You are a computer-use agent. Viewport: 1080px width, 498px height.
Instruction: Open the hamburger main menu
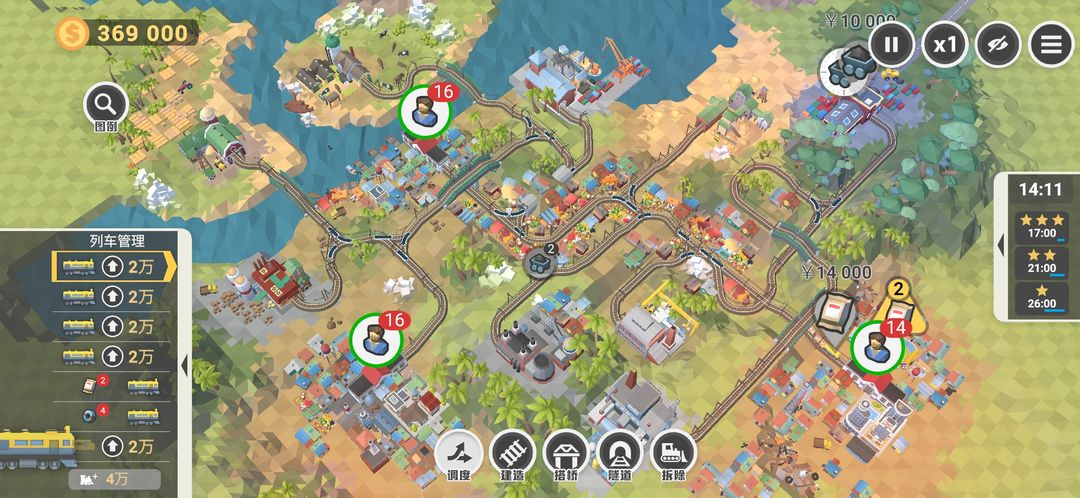coord(1051,44)
